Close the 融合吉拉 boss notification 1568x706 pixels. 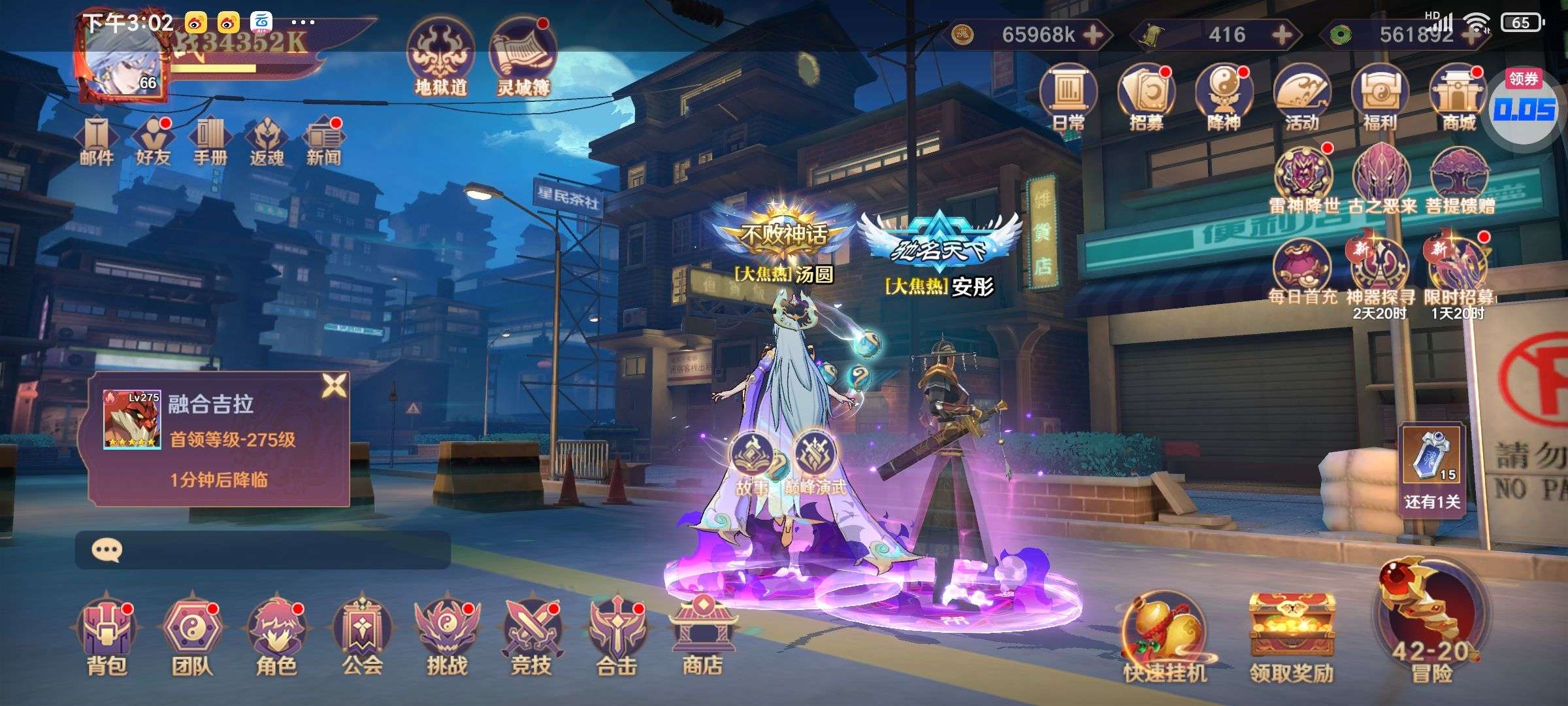click(x=334, y=386)
